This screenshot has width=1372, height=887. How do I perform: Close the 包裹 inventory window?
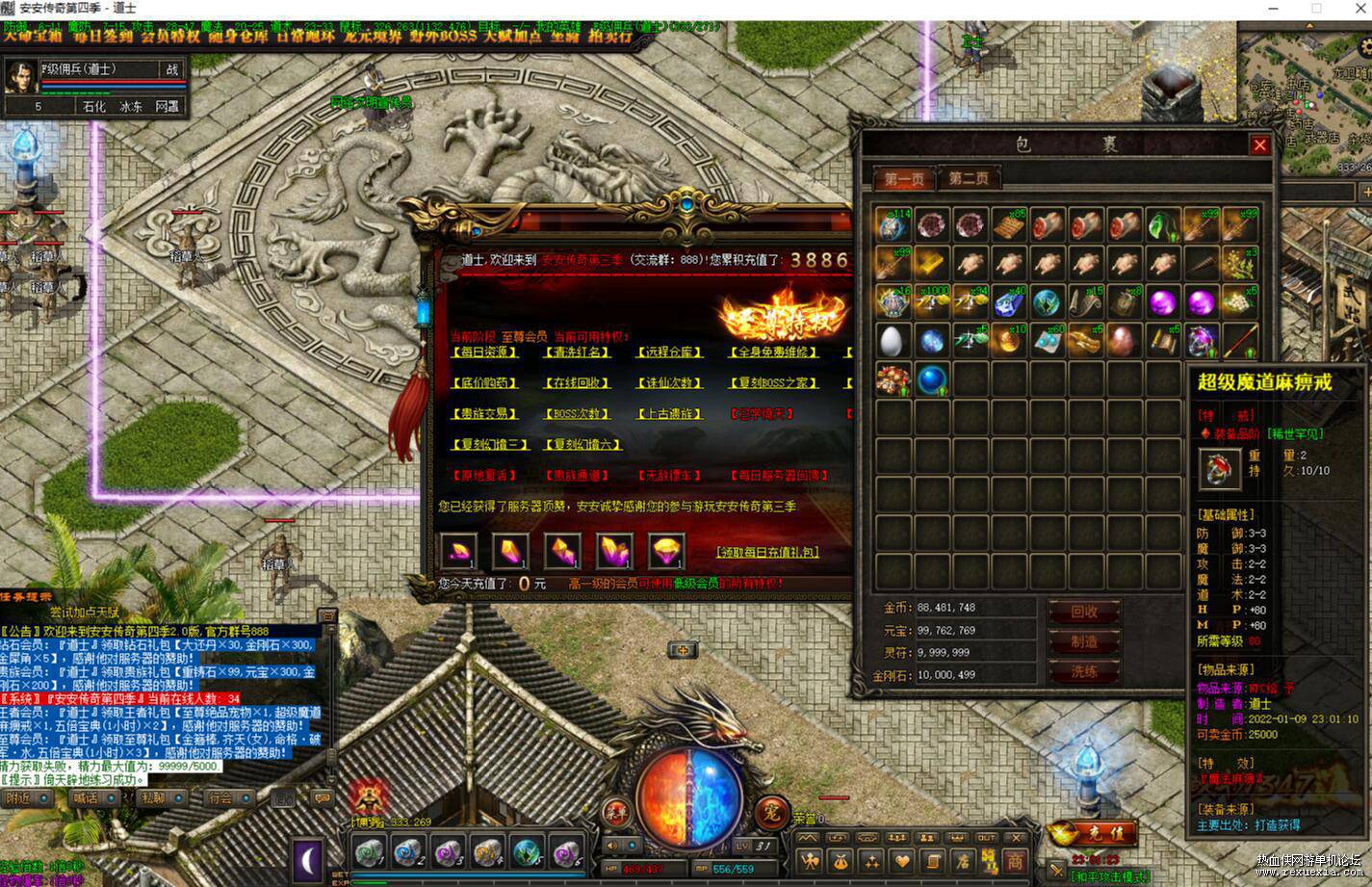[1259, 145]
